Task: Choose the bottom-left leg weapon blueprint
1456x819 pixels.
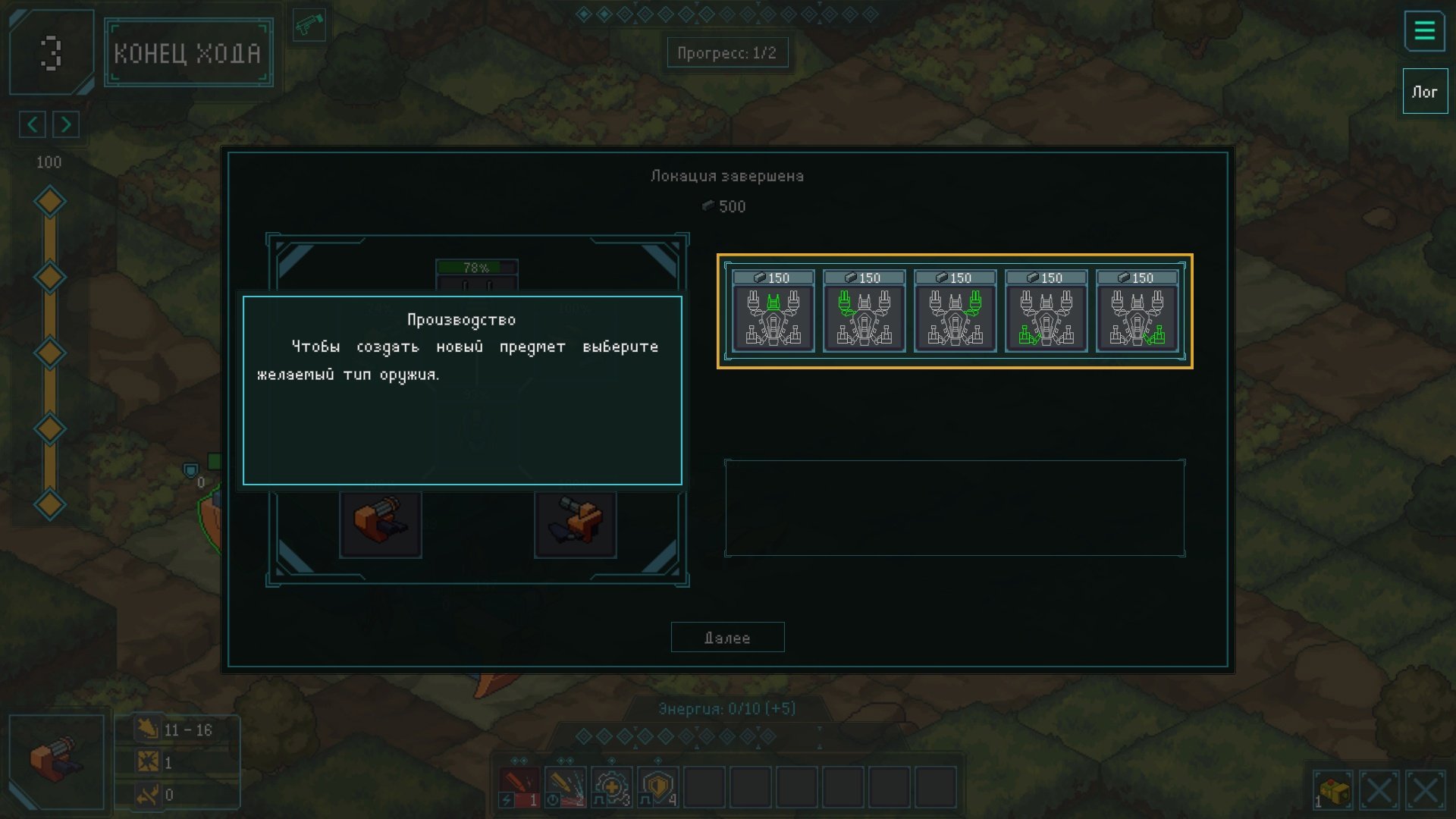Action: [1046, 312]
